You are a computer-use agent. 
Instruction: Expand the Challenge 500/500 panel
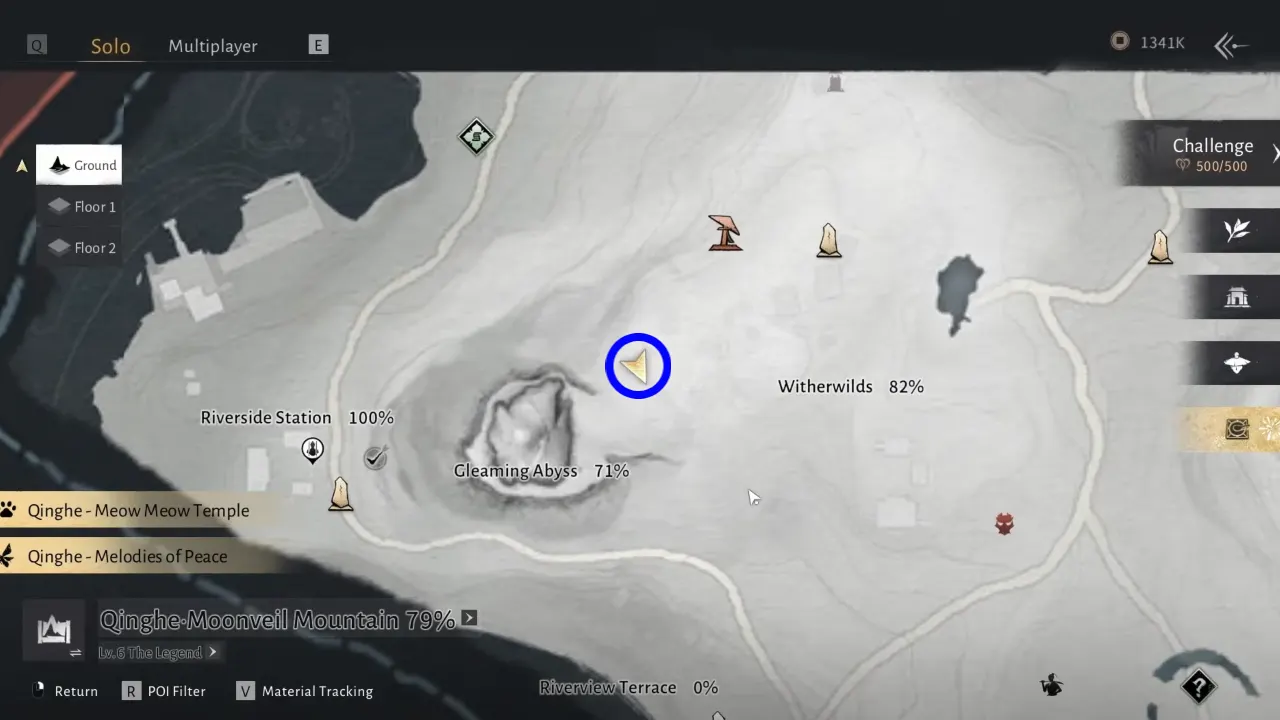click(x=1213, y=153)
